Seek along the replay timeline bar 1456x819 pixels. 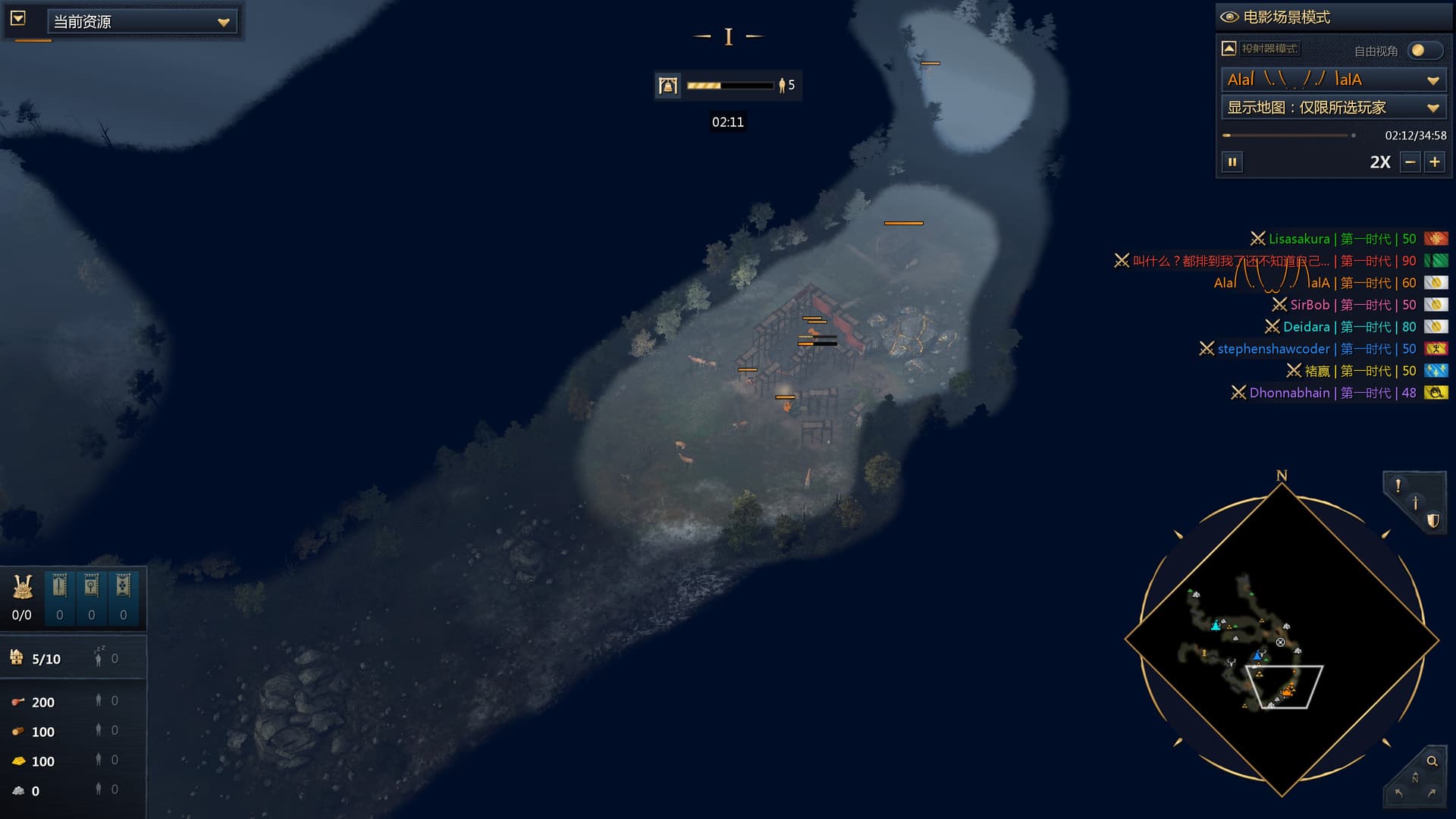(1289, 136)
